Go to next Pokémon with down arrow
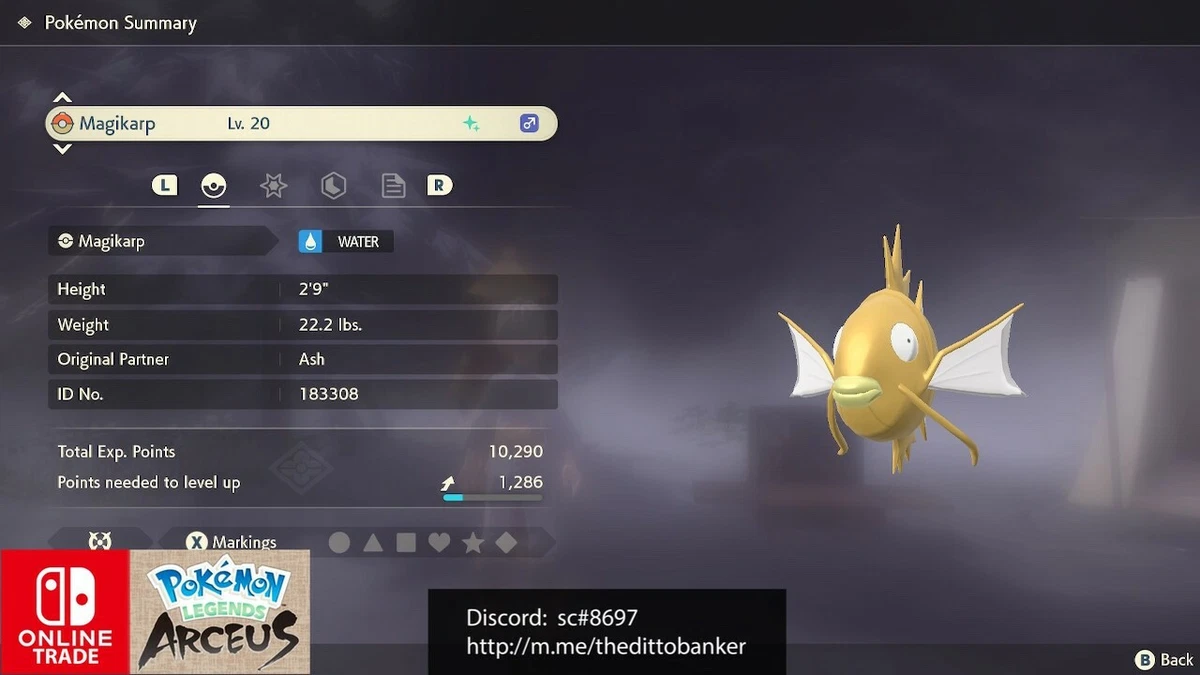The height and width of the screenshot is (675, 1200). (62, 149)
